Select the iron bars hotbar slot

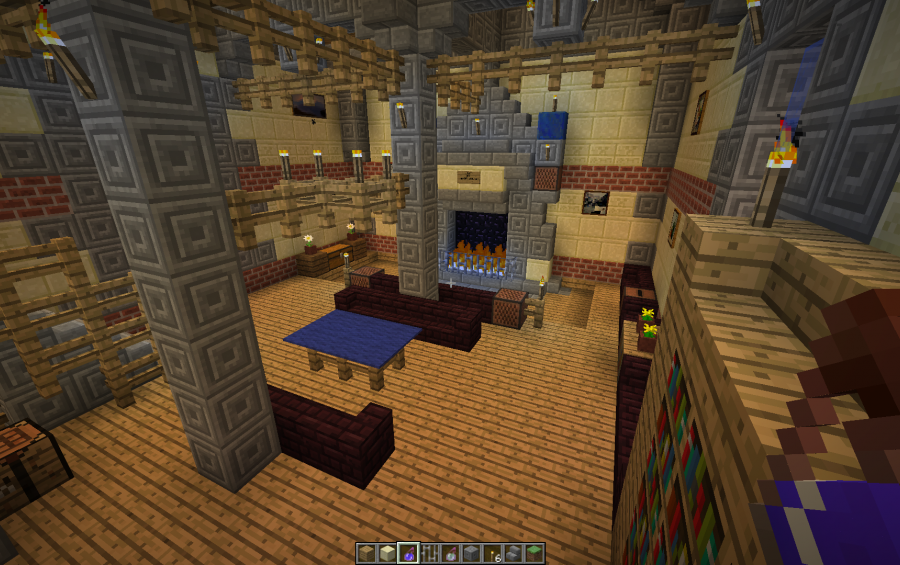click(429, 553)
